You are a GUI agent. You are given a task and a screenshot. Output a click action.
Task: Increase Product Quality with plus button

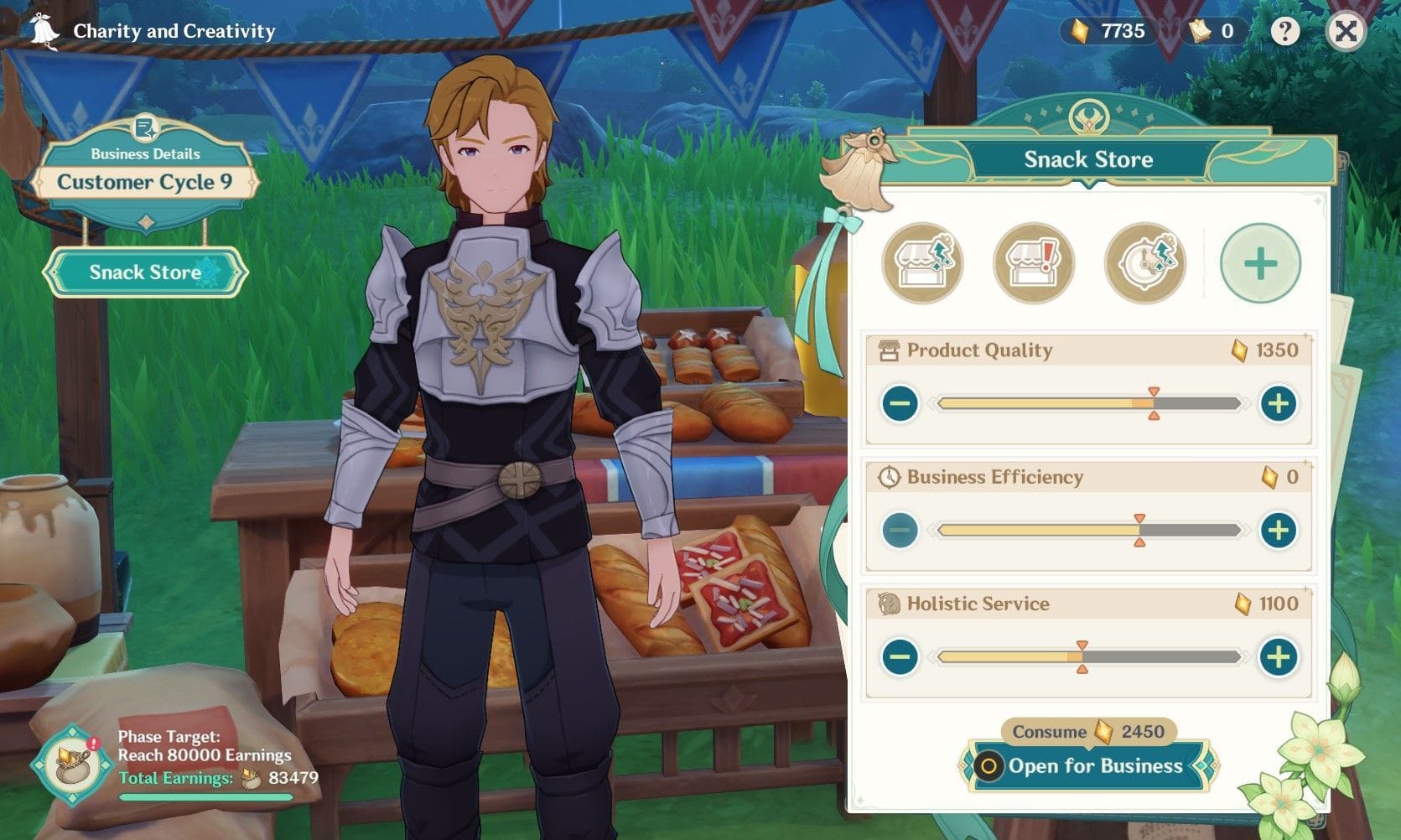pyautogui.click(x=1278, y=404)
